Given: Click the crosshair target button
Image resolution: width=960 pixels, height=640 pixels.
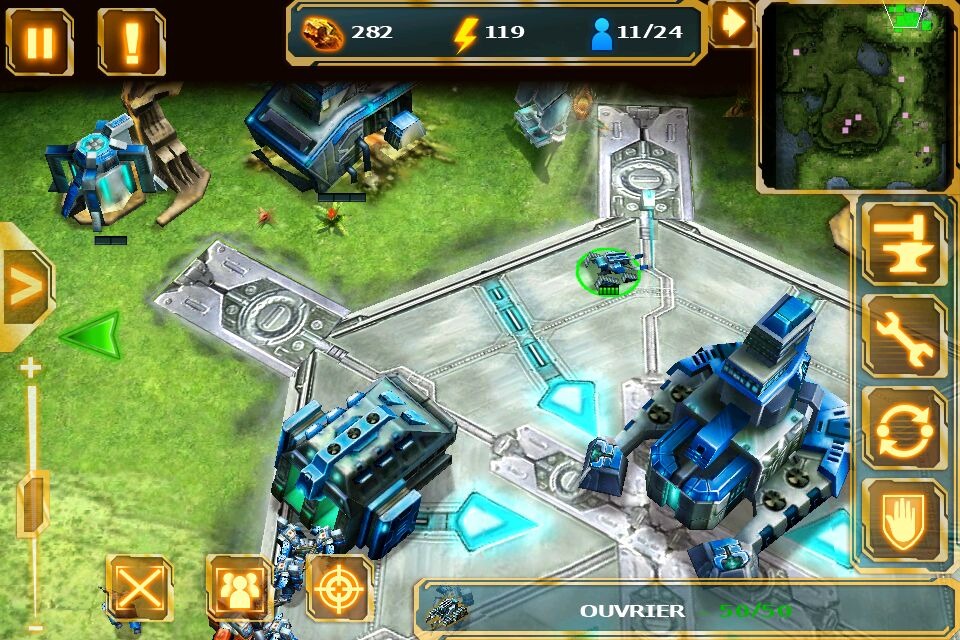Looking at the screenshot, I should 340,588.
